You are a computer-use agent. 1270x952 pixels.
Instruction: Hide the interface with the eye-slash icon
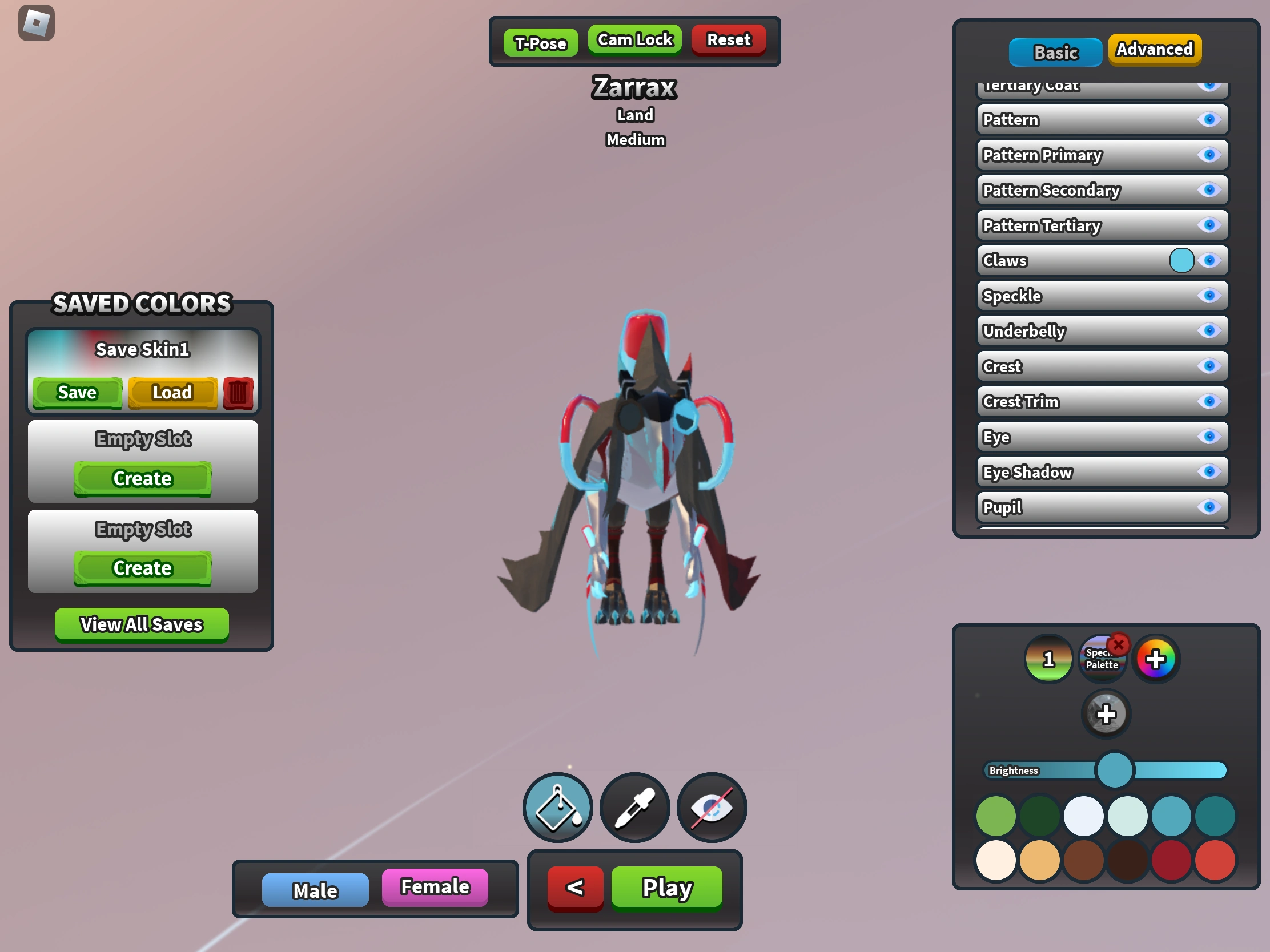712,808
